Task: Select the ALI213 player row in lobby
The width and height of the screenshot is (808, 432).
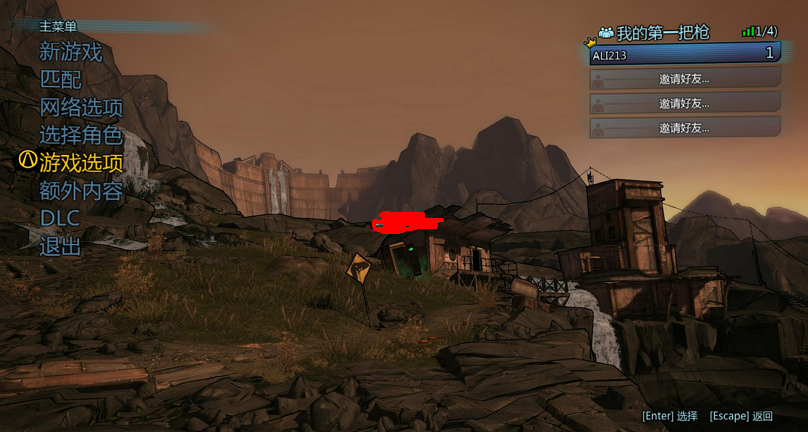Action: tap(684, 54)
